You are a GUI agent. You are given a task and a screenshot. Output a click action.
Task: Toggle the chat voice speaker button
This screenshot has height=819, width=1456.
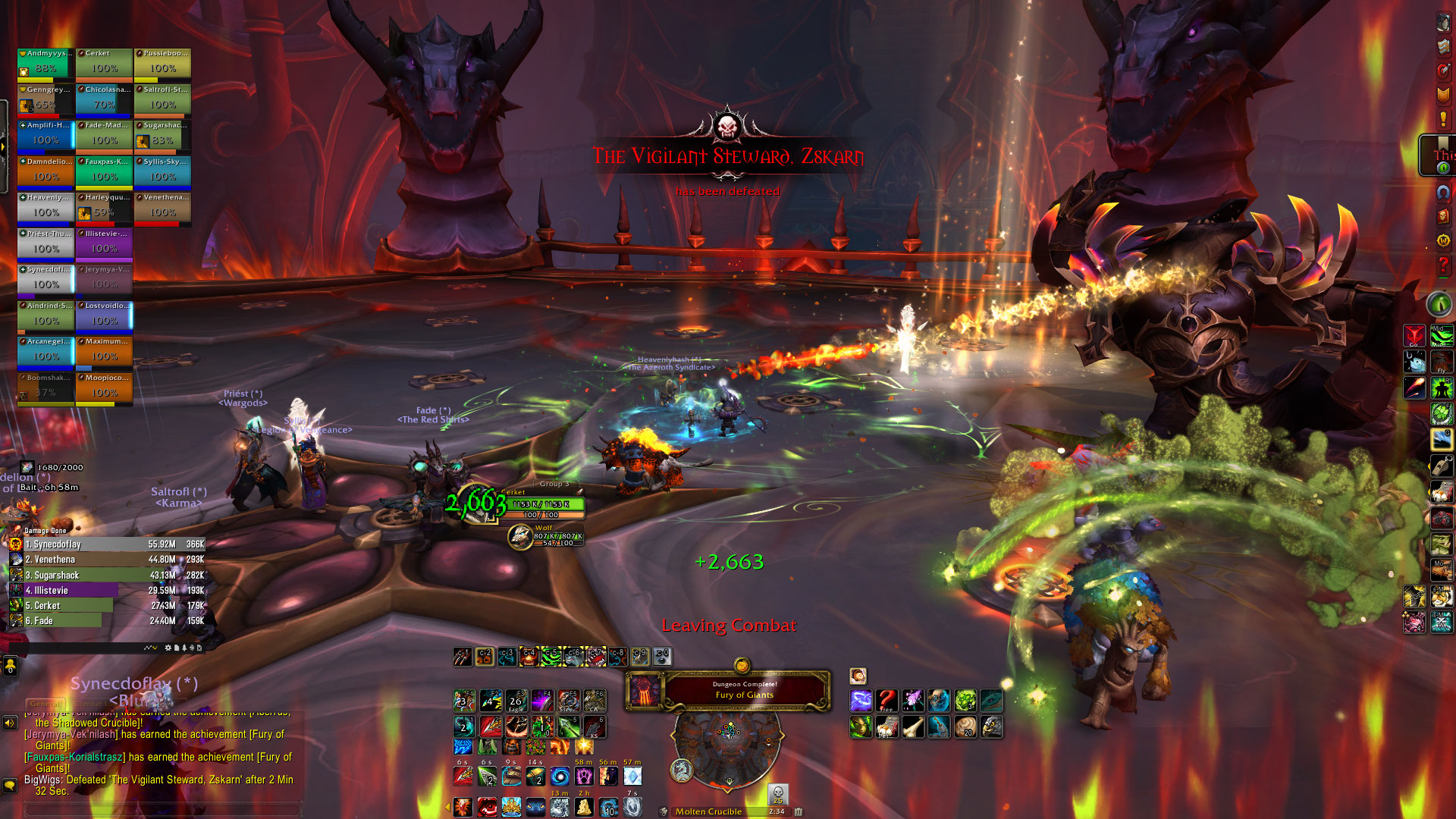10,723
